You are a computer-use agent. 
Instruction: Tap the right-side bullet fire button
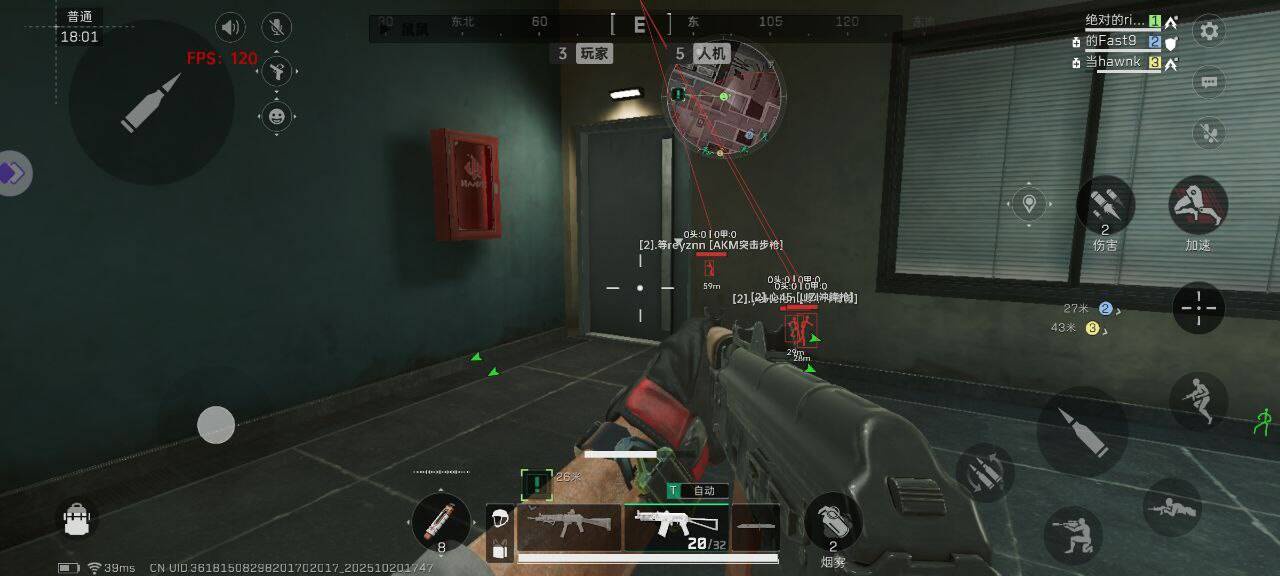coord(1082,431)
